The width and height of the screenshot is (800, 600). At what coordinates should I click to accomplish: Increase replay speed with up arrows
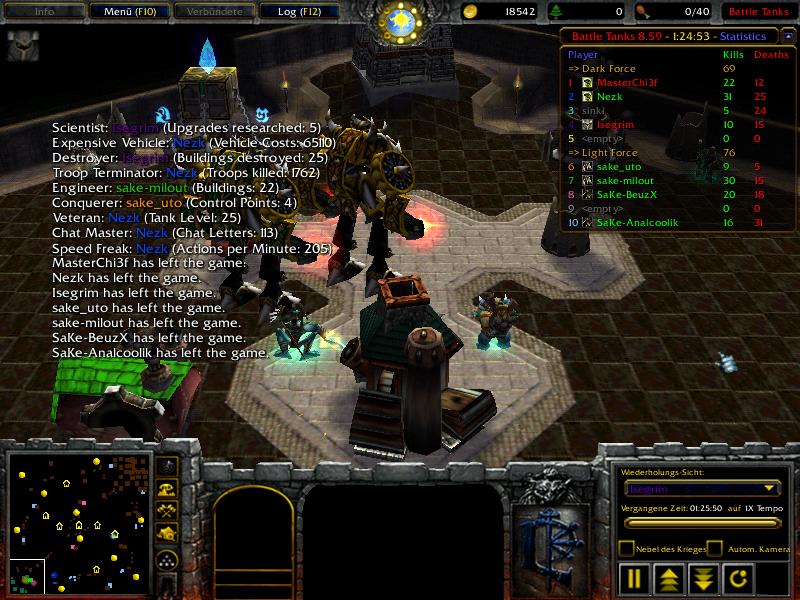pos(669,578)
